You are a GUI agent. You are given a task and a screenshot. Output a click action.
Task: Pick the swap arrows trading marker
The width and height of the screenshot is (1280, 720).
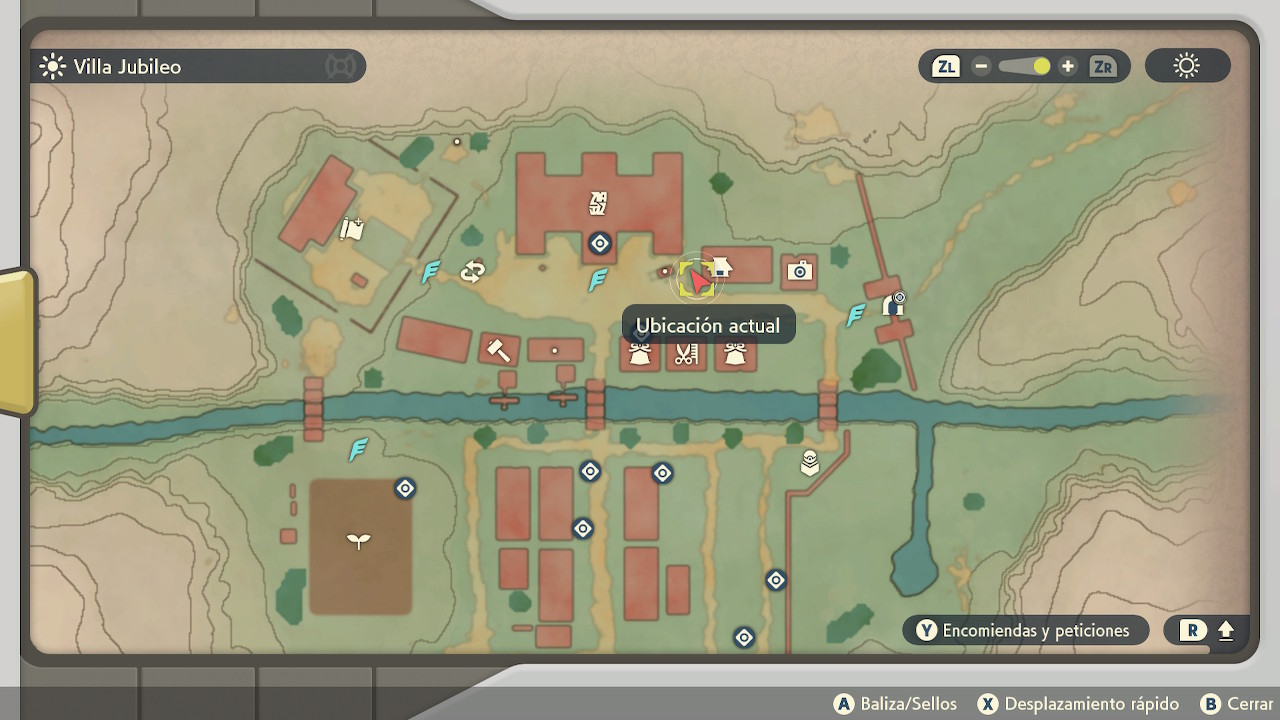pos(472,271)
